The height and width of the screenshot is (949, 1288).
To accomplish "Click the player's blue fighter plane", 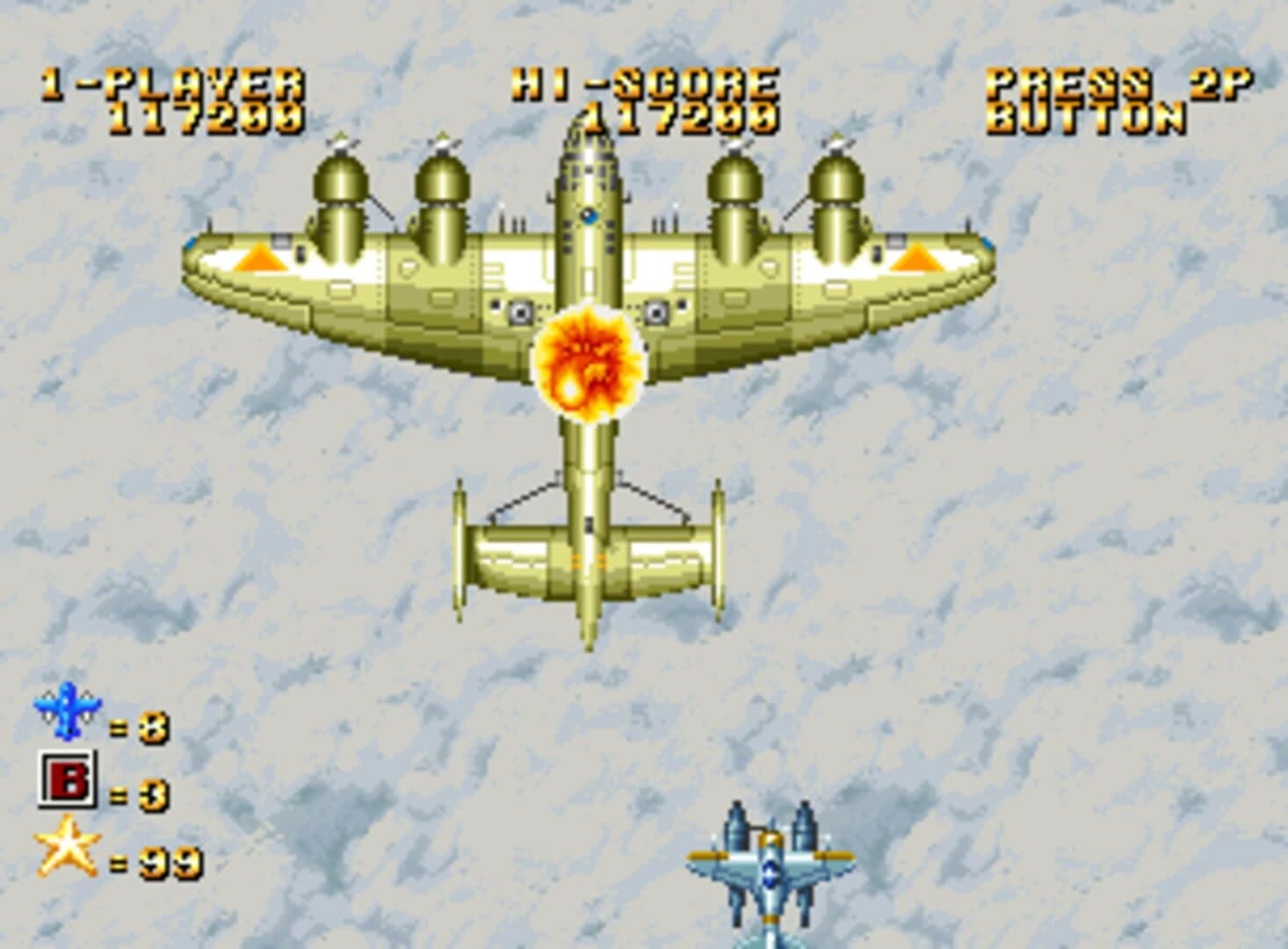I will [771, 874].
